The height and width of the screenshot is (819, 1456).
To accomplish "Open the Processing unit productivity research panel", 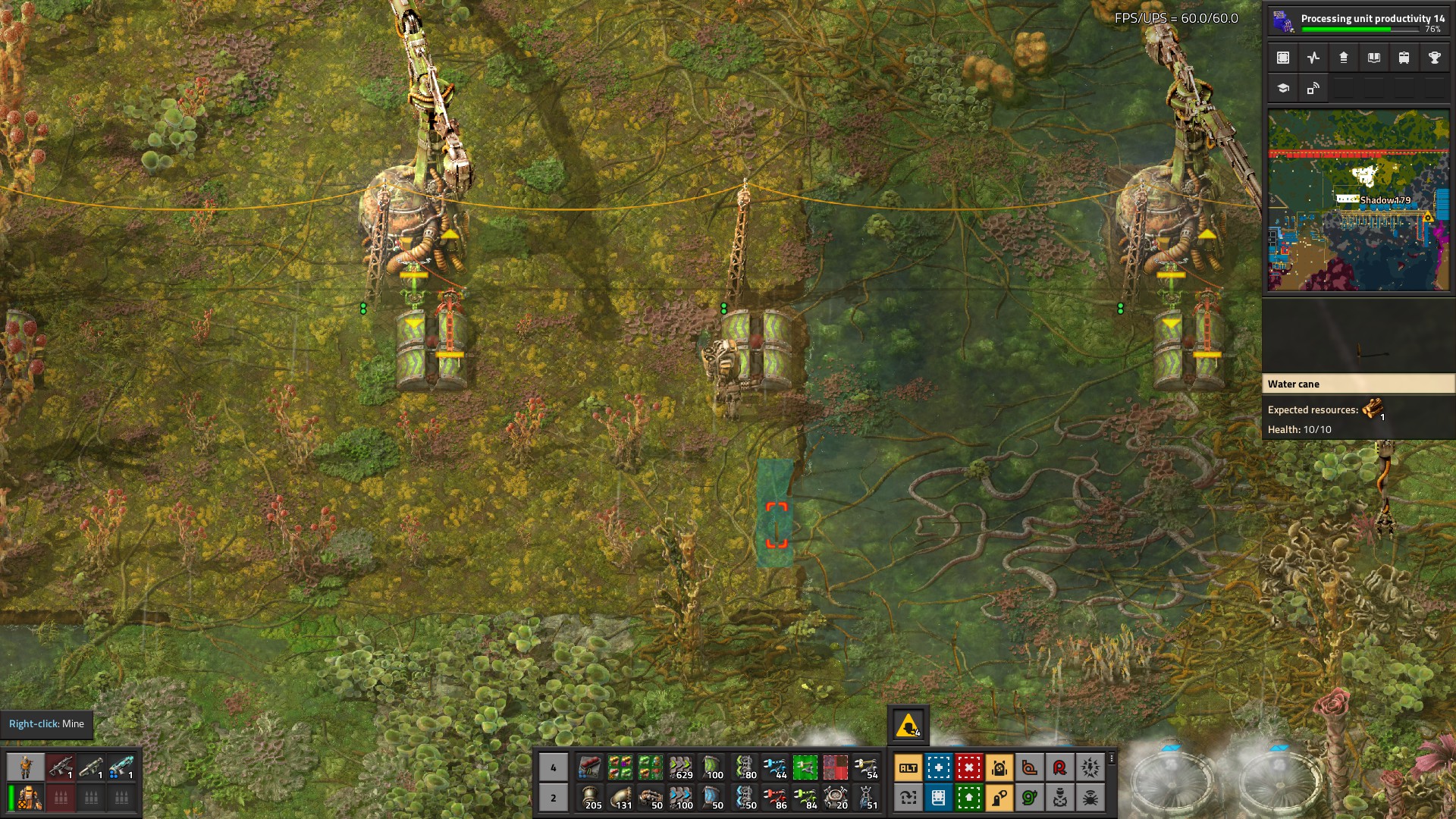I will pos(1358,20).
